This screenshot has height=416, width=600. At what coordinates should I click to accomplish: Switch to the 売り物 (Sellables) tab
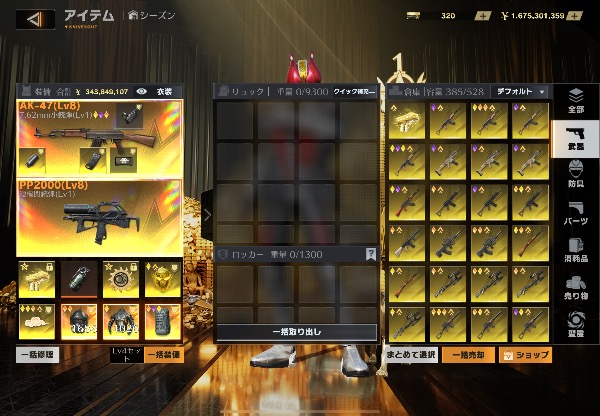click(576, 288)
